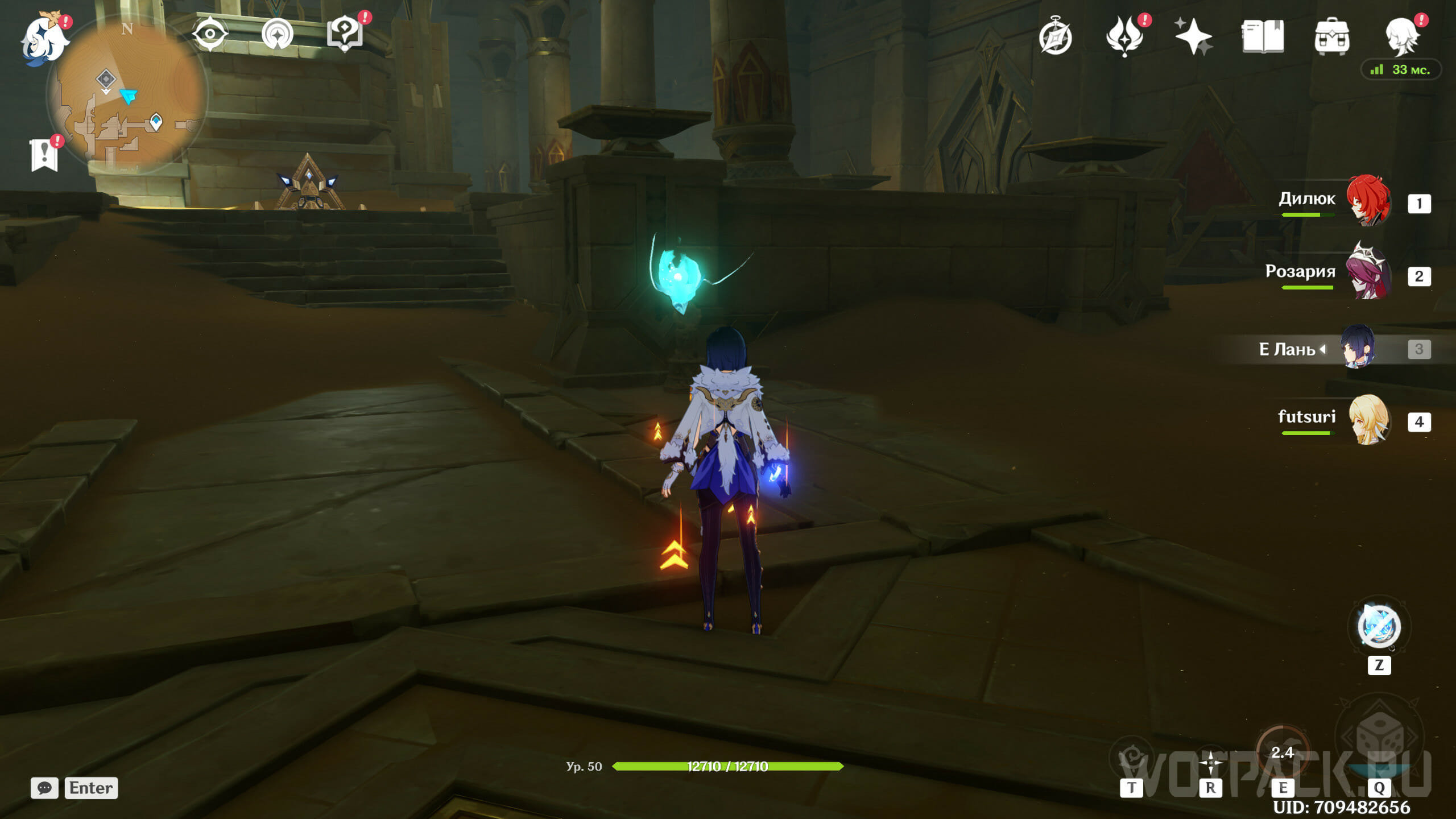The image size is (1456, 819).
Task: Open the backpack inventory
Action: point(1331,37)
